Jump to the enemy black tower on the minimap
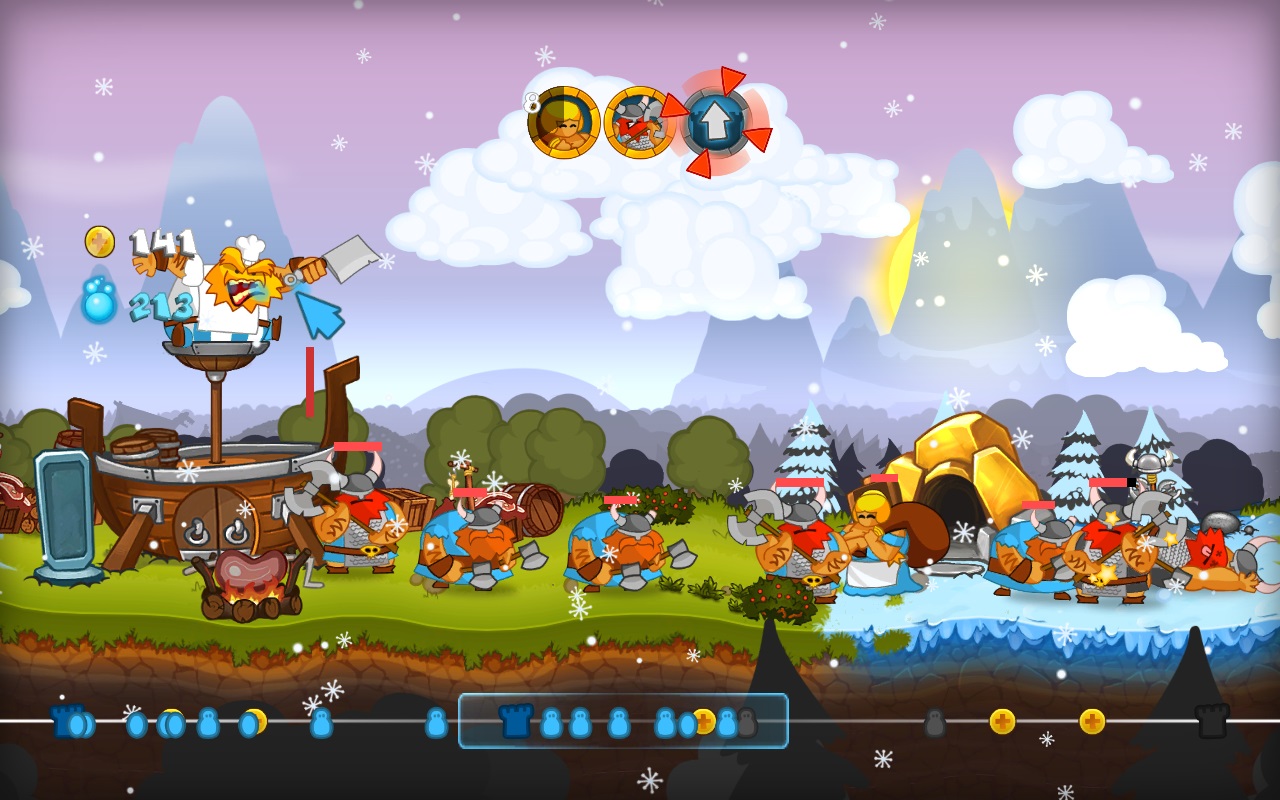Screen dimensions: 1280x800 (x=1212, y=721)
